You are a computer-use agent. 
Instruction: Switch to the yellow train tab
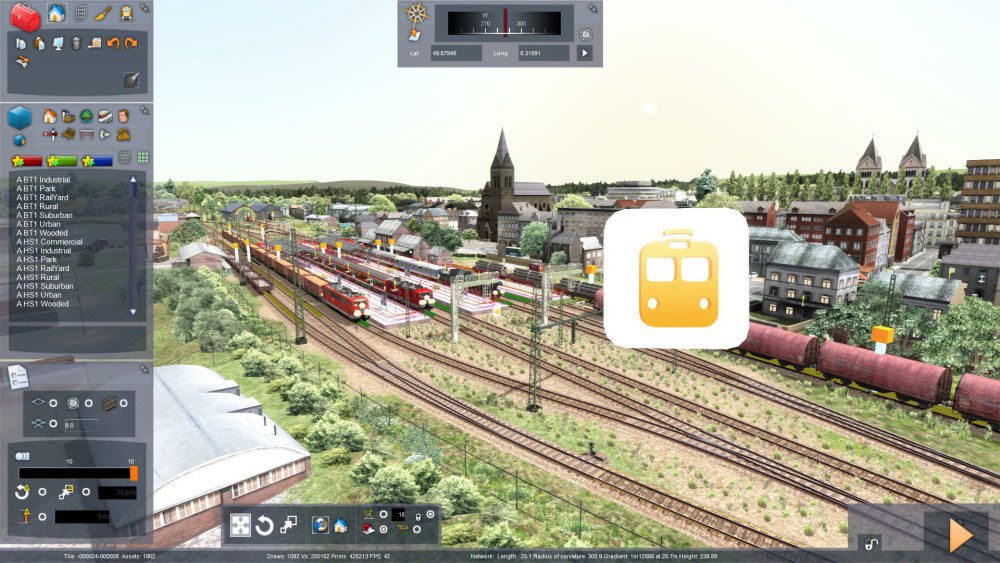[126, 13]
